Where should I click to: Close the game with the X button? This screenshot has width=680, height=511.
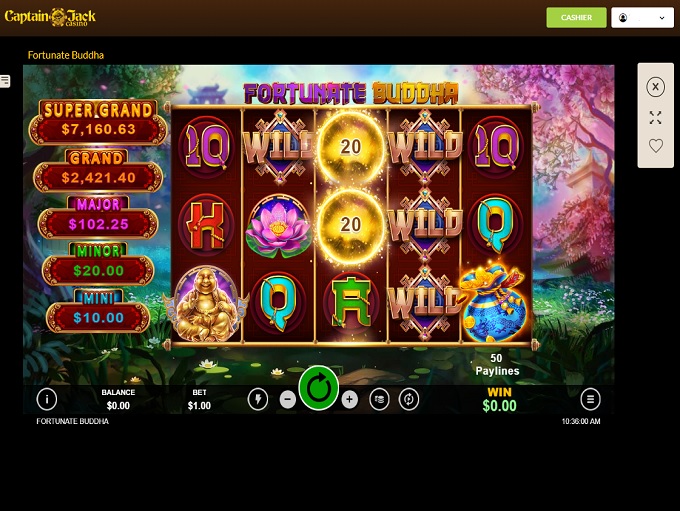655,87
